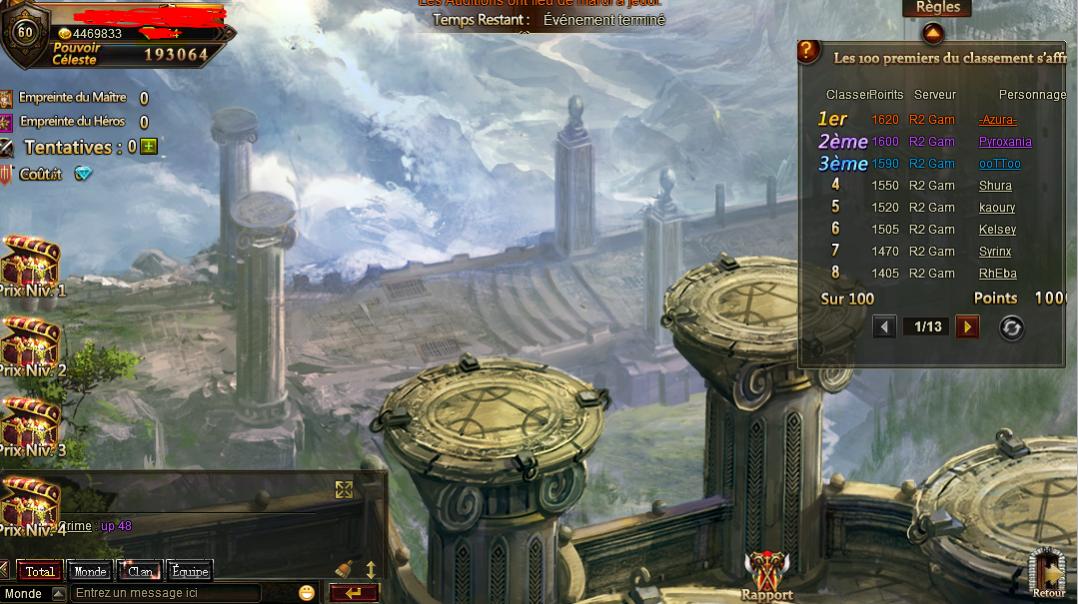Switch to the Équipe chat tab
This screenshot has height=604, width=1078.
click(190, 572)
